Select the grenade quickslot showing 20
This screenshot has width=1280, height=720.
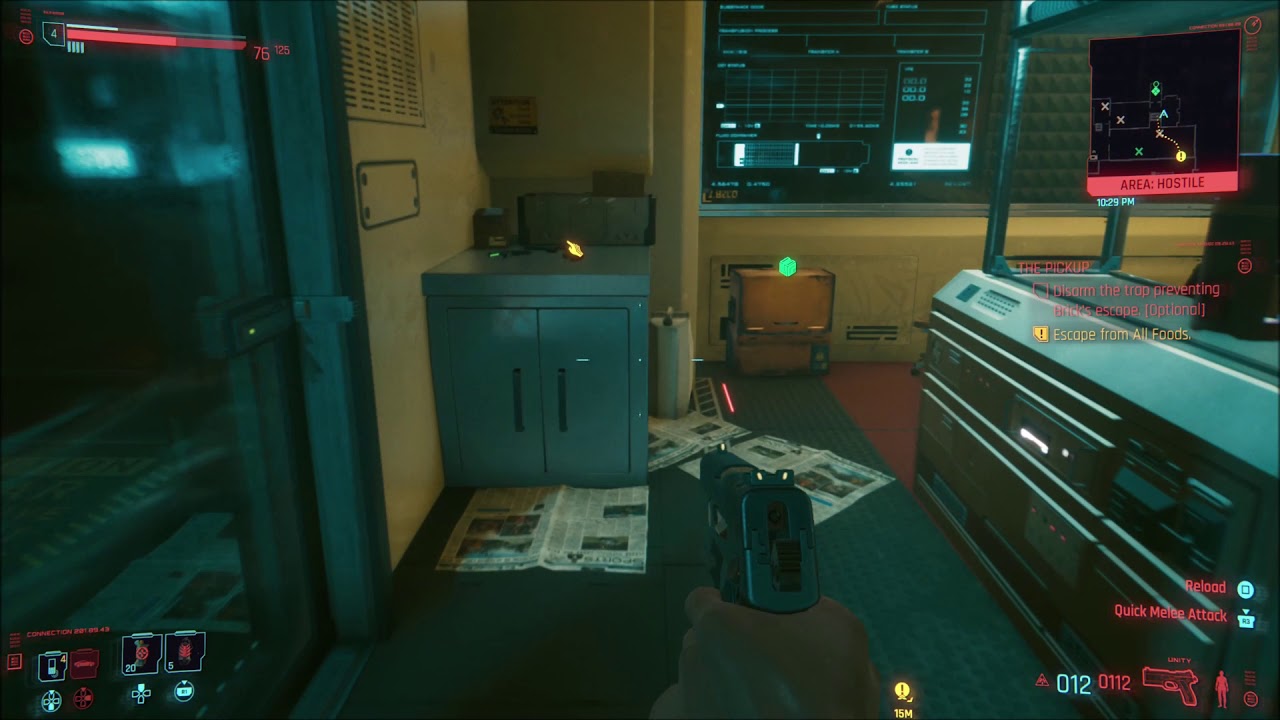coord(140,653)
